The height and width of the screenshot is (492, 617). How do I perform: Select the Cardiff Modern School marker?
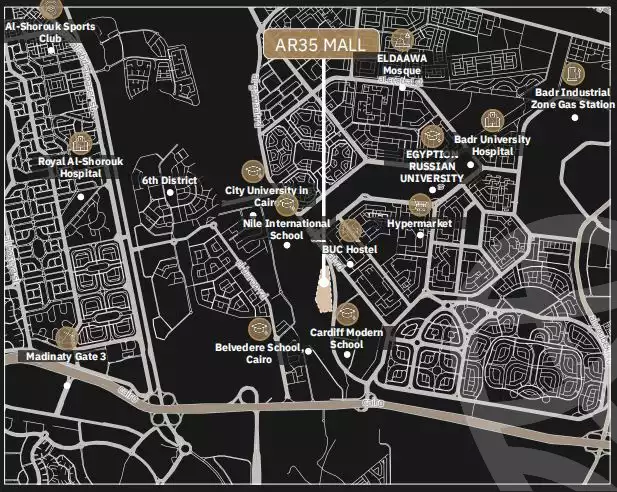pyautogui.click(x=346, y=314)
